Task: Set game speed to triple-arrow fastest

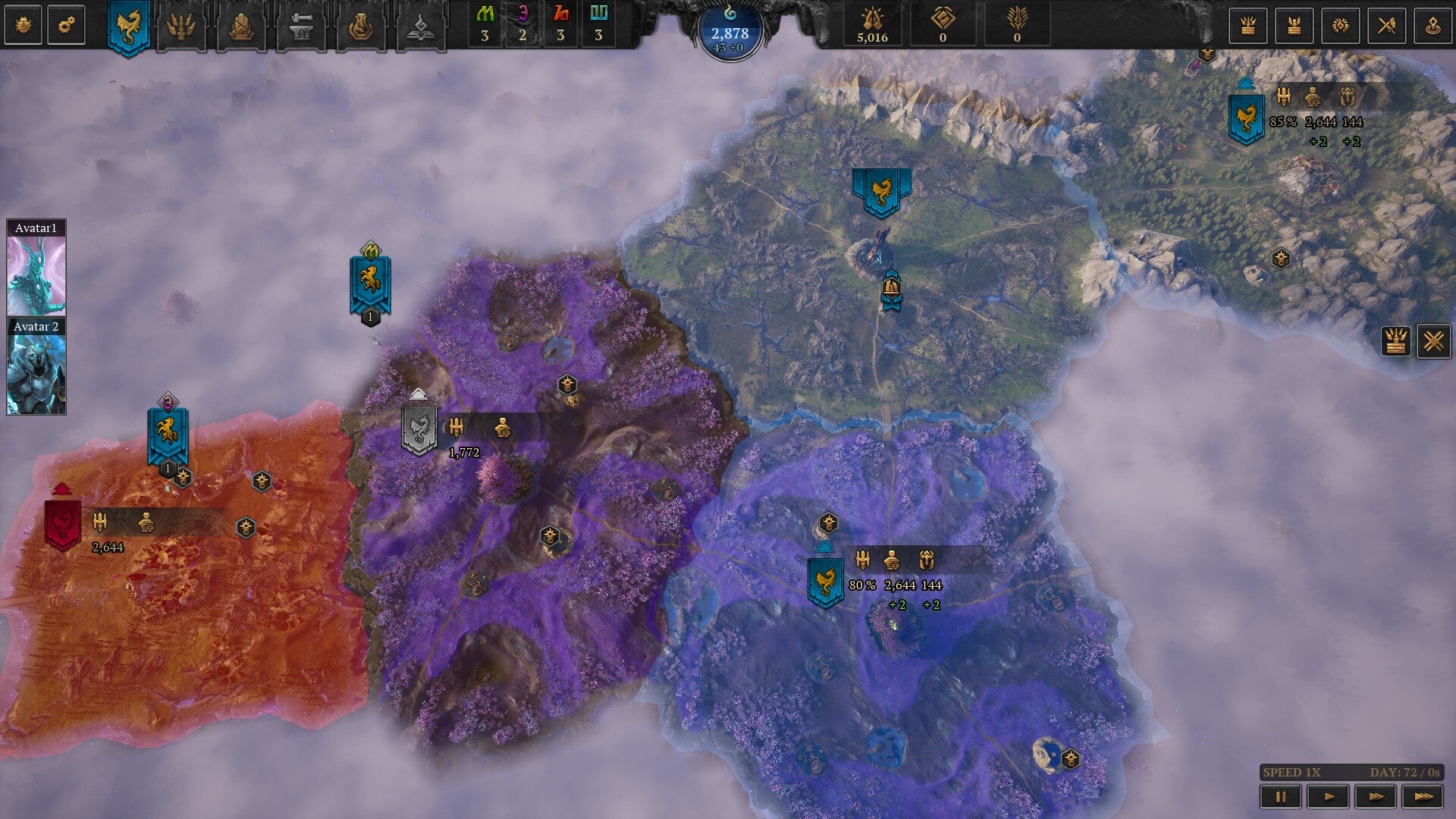Action: point(1424,796)
